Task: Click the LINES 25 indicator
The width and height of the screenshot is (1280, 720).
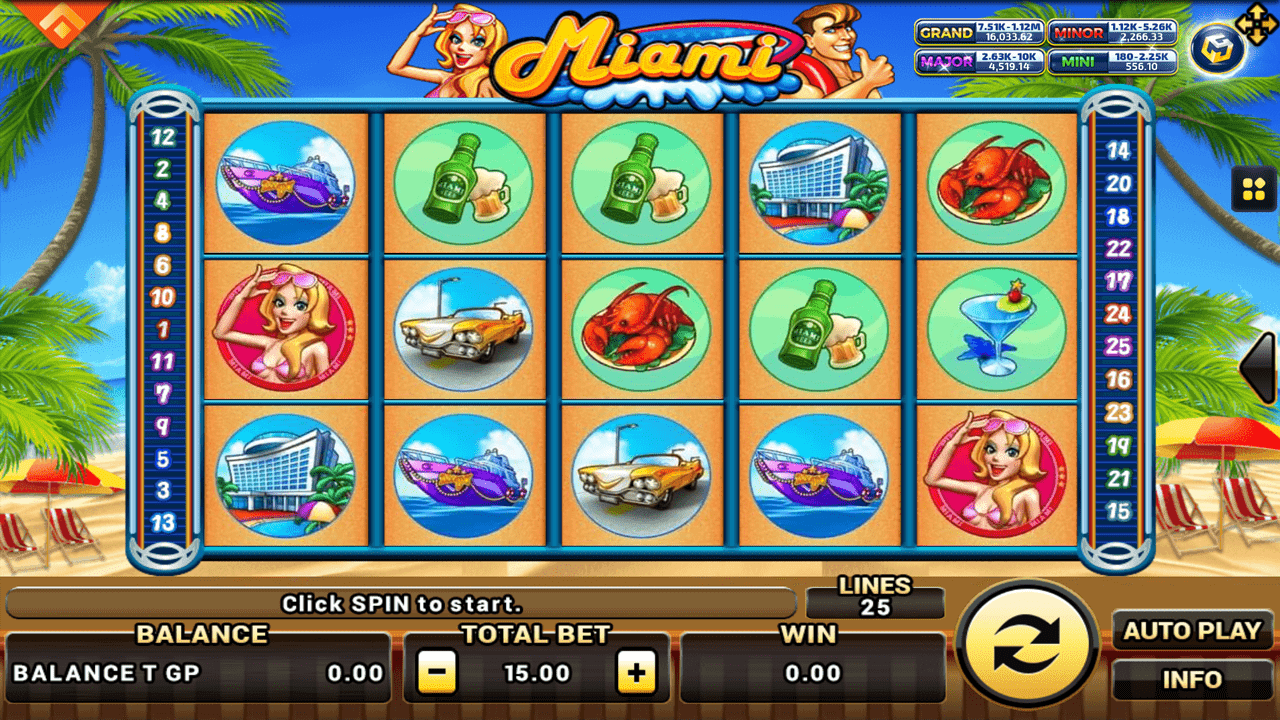Action: [x=875, y=597]
